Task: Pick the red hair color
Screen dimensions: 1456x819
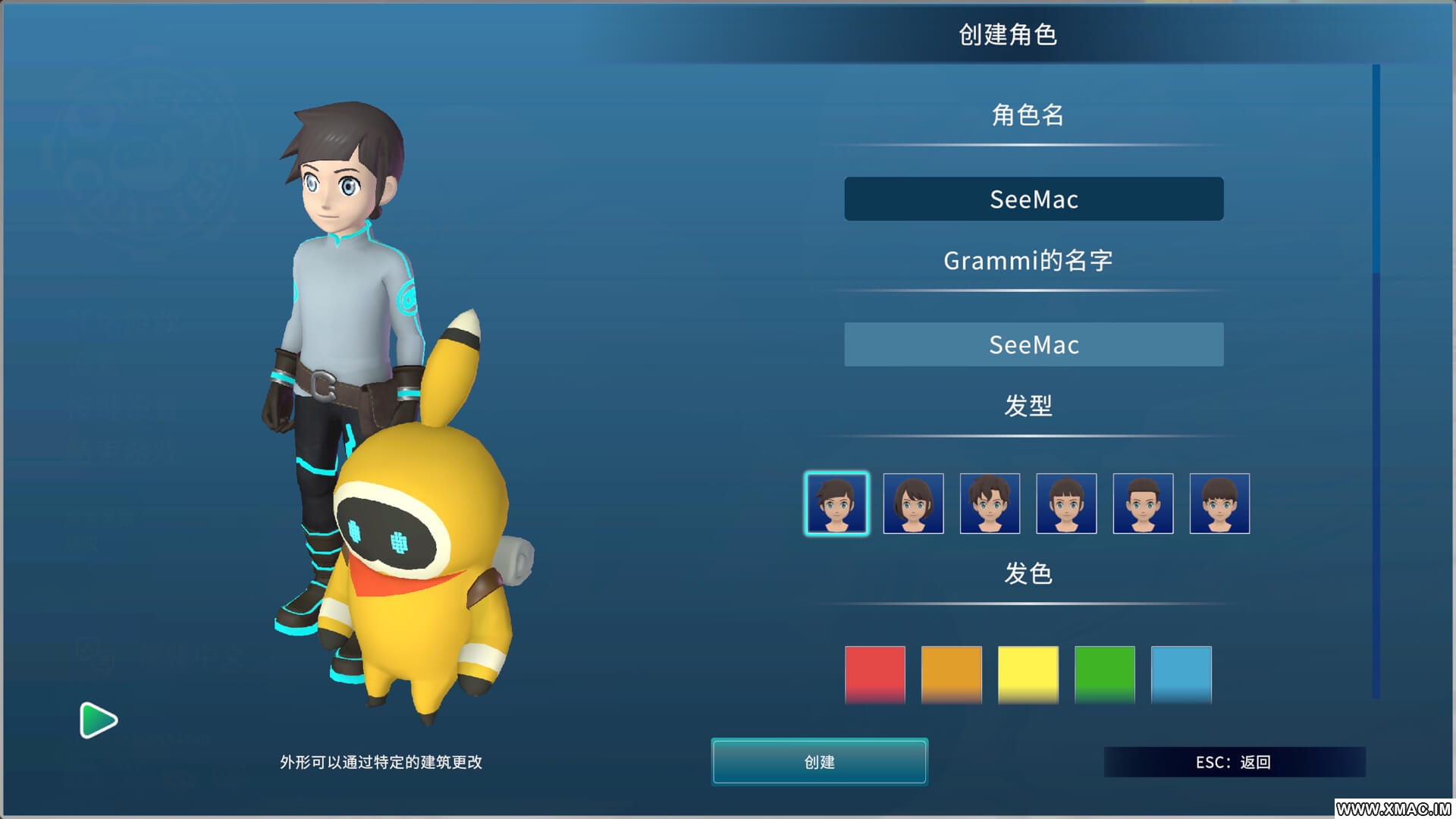Action: pyautogui.click(x=875, y=674)
